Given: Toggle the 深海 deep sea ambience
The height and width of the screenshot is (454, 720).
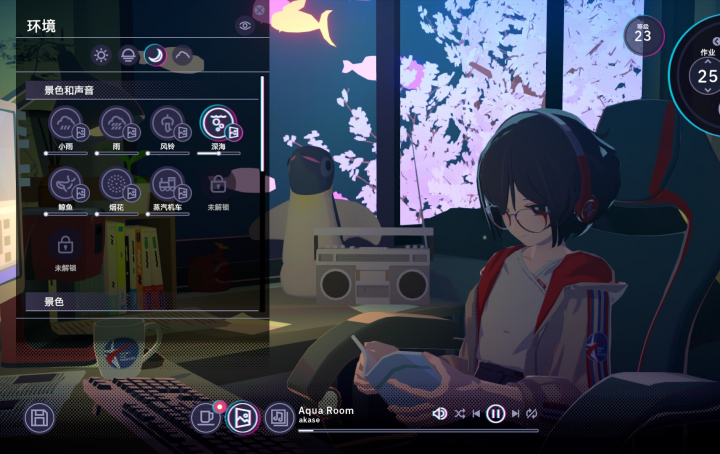Looking at the screenshot, I should tap(218, 124).
